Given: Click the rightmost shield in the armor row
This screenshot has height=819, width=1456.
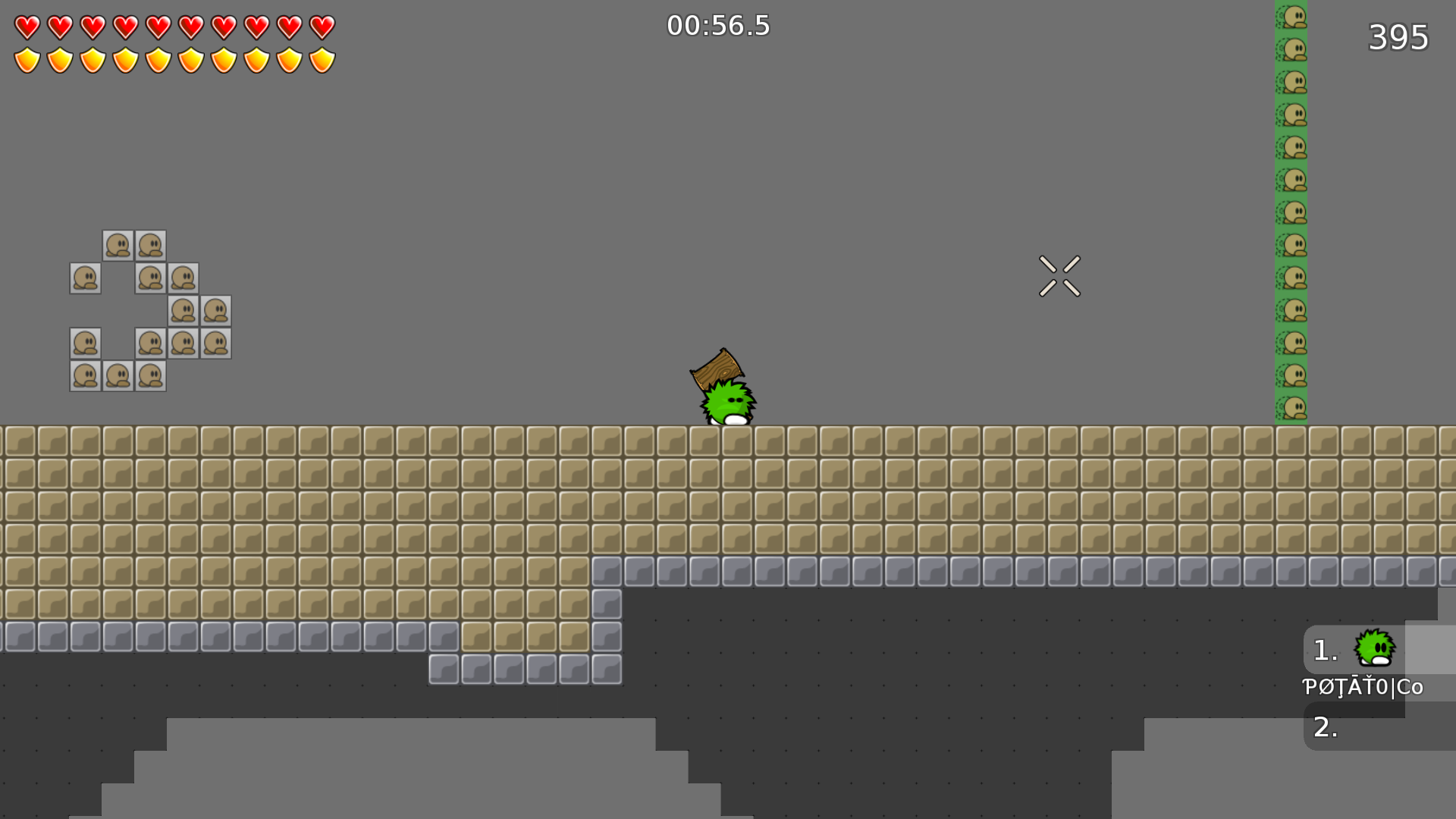Looking at the screenshot, I should 322,58.
